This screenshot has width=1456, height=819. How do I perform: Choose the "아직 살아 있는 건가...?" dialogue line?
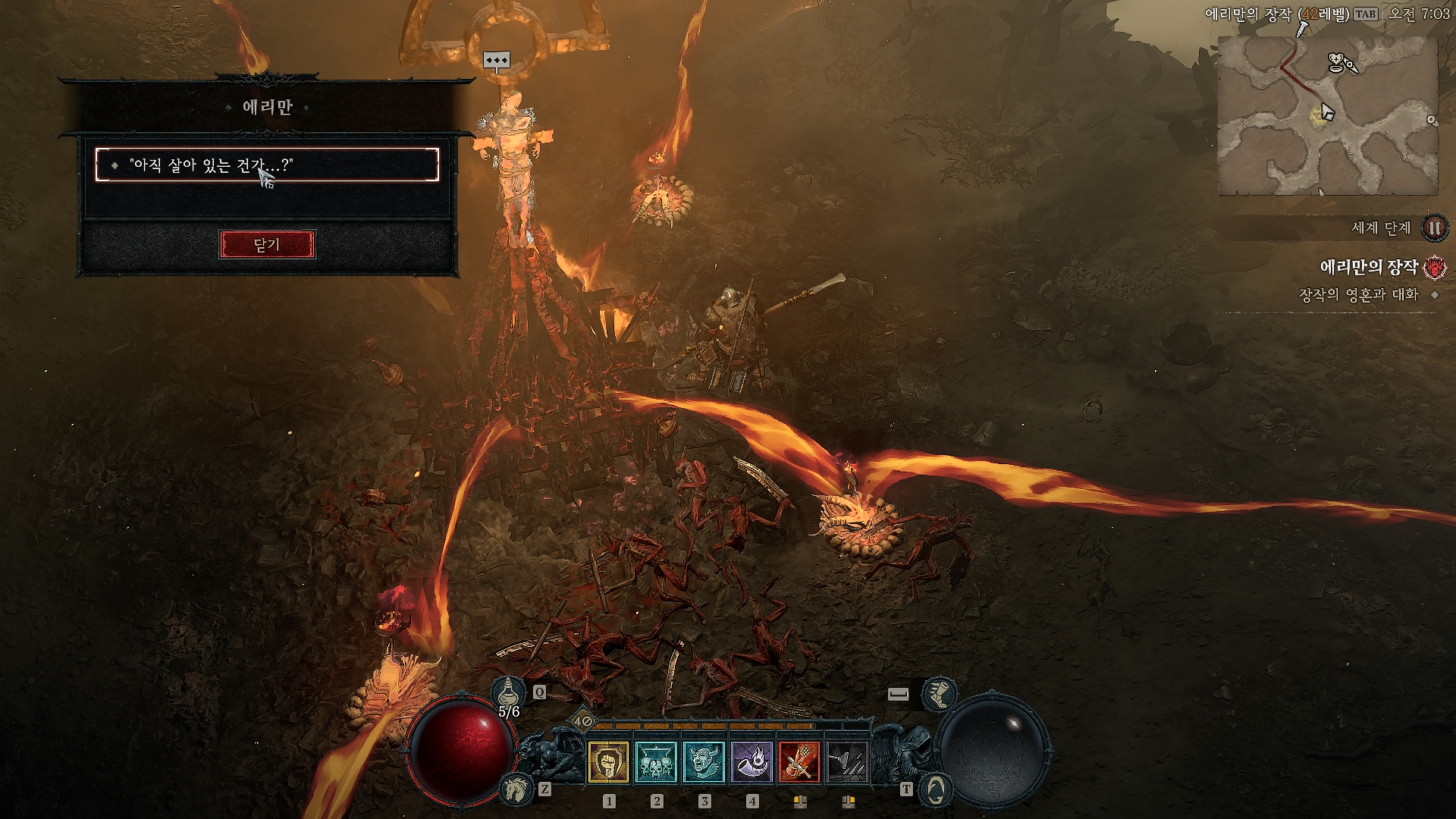(267, 165)
